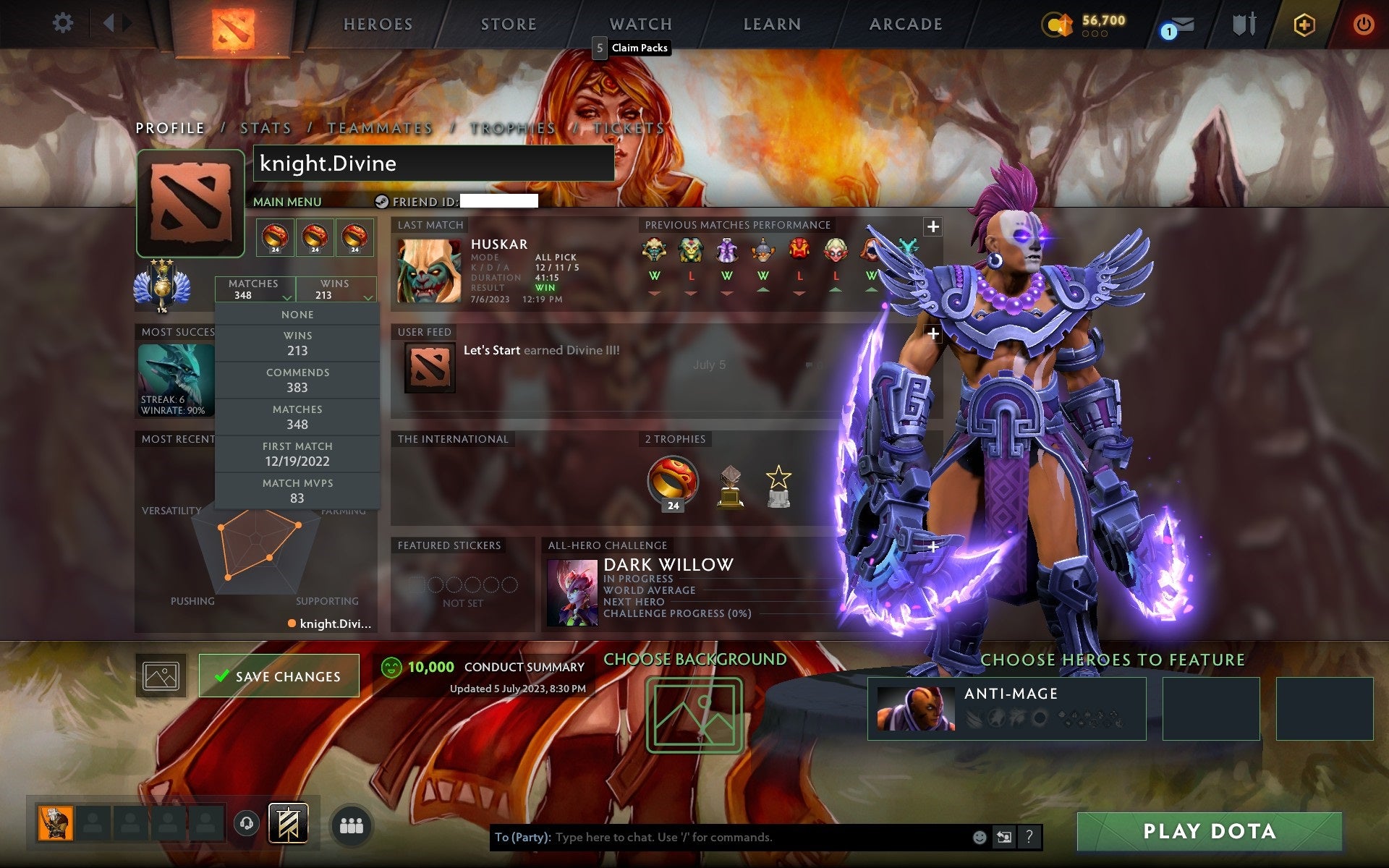Viewport: 1389px width, 868px height.
Task: Click the SAVE CHANGES button
Action: [x=279, y=675]
